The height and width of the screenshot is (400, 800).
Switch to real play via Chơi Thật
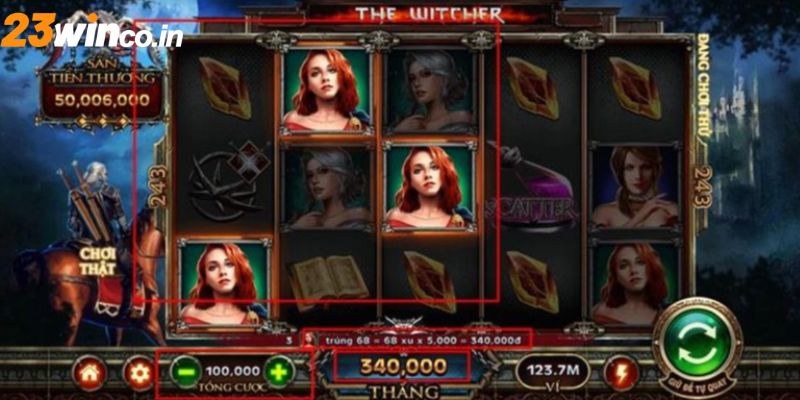pos(100,261)
